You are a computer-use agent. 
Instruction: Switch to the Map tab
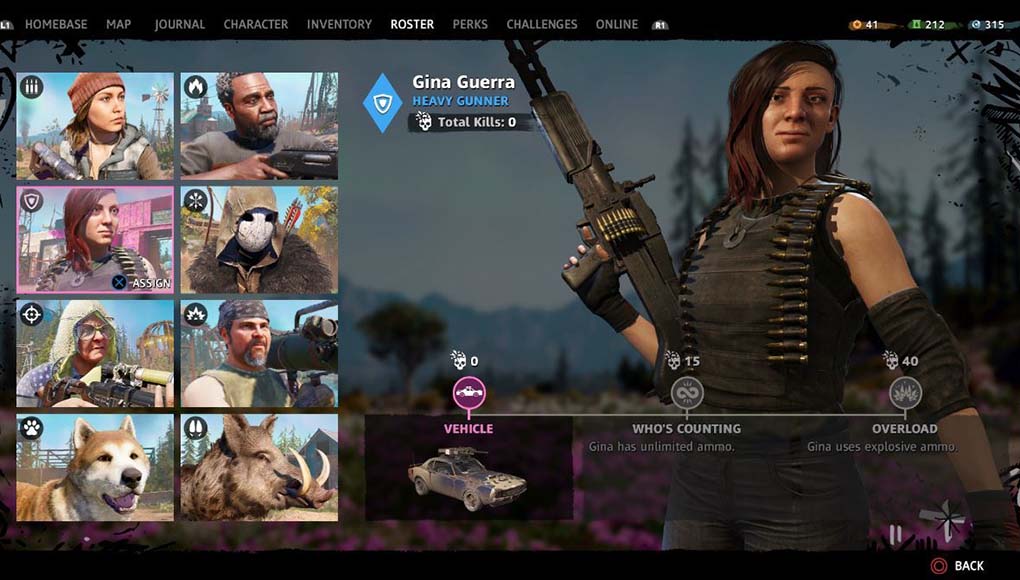(x=118, y=24)
